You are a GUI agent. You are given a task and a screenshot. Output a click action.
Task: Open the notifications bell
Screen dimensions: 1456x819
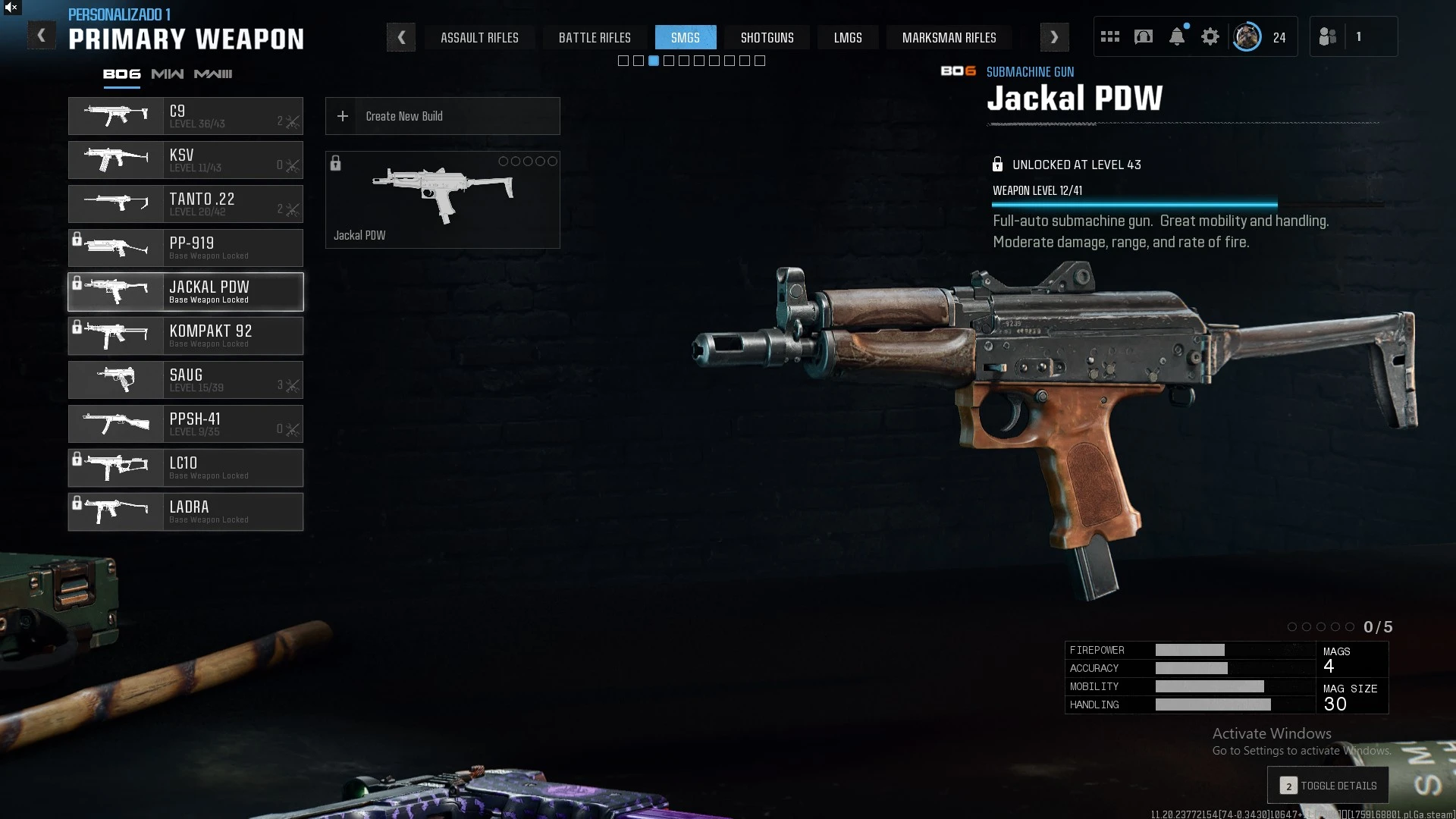[x=1177, y=36]
